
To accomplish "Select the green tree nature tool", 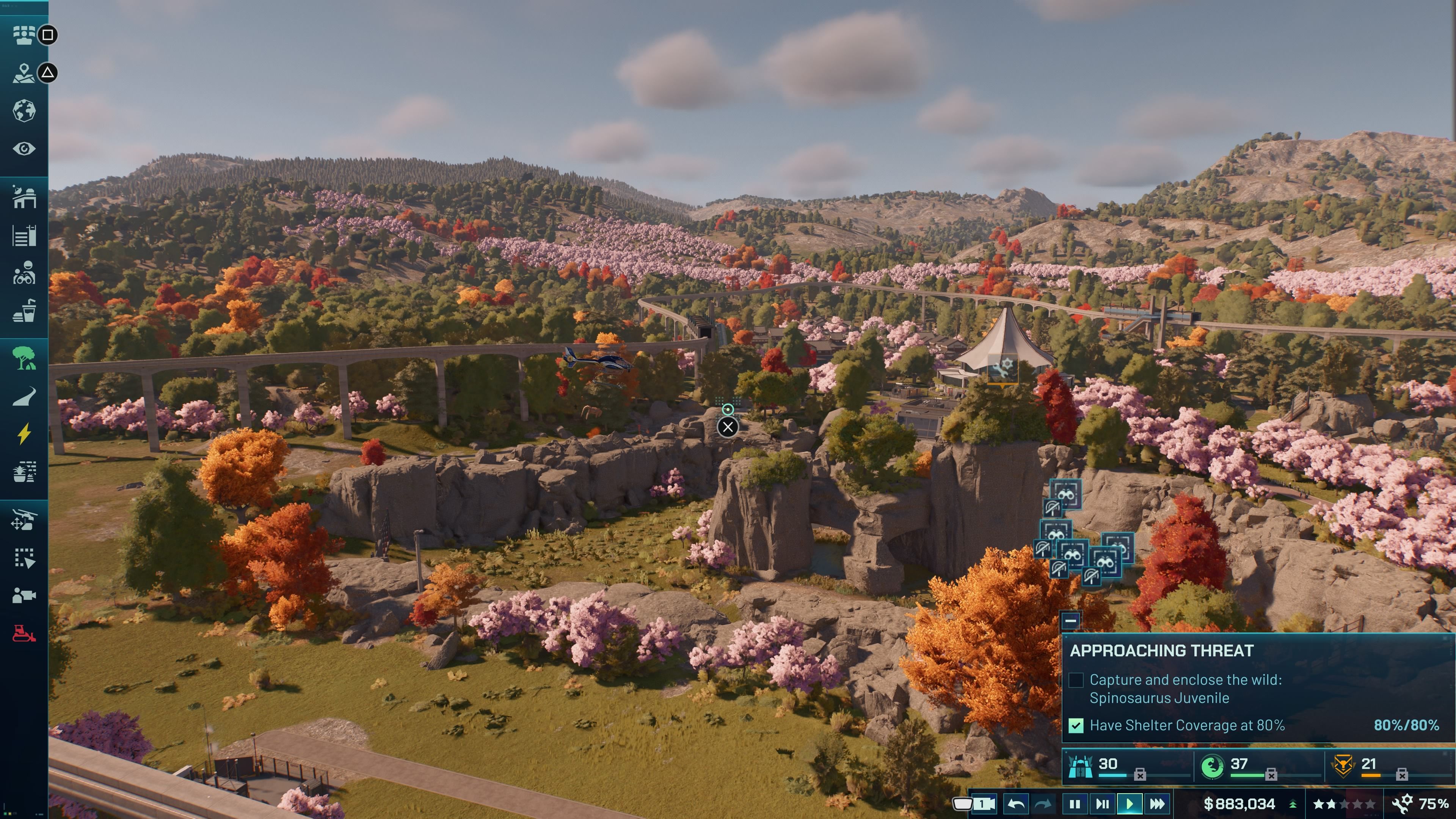I will click(24, 358).
